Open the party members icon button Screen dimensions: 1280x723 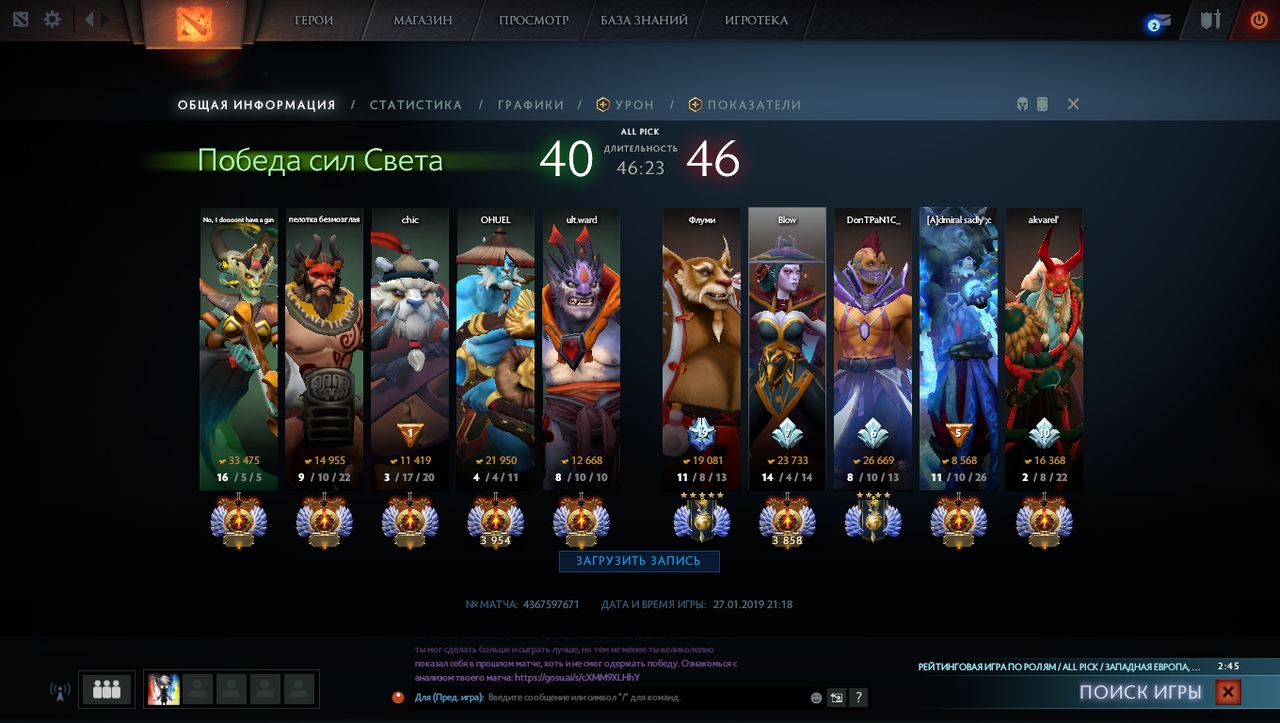tap(106, 689)
